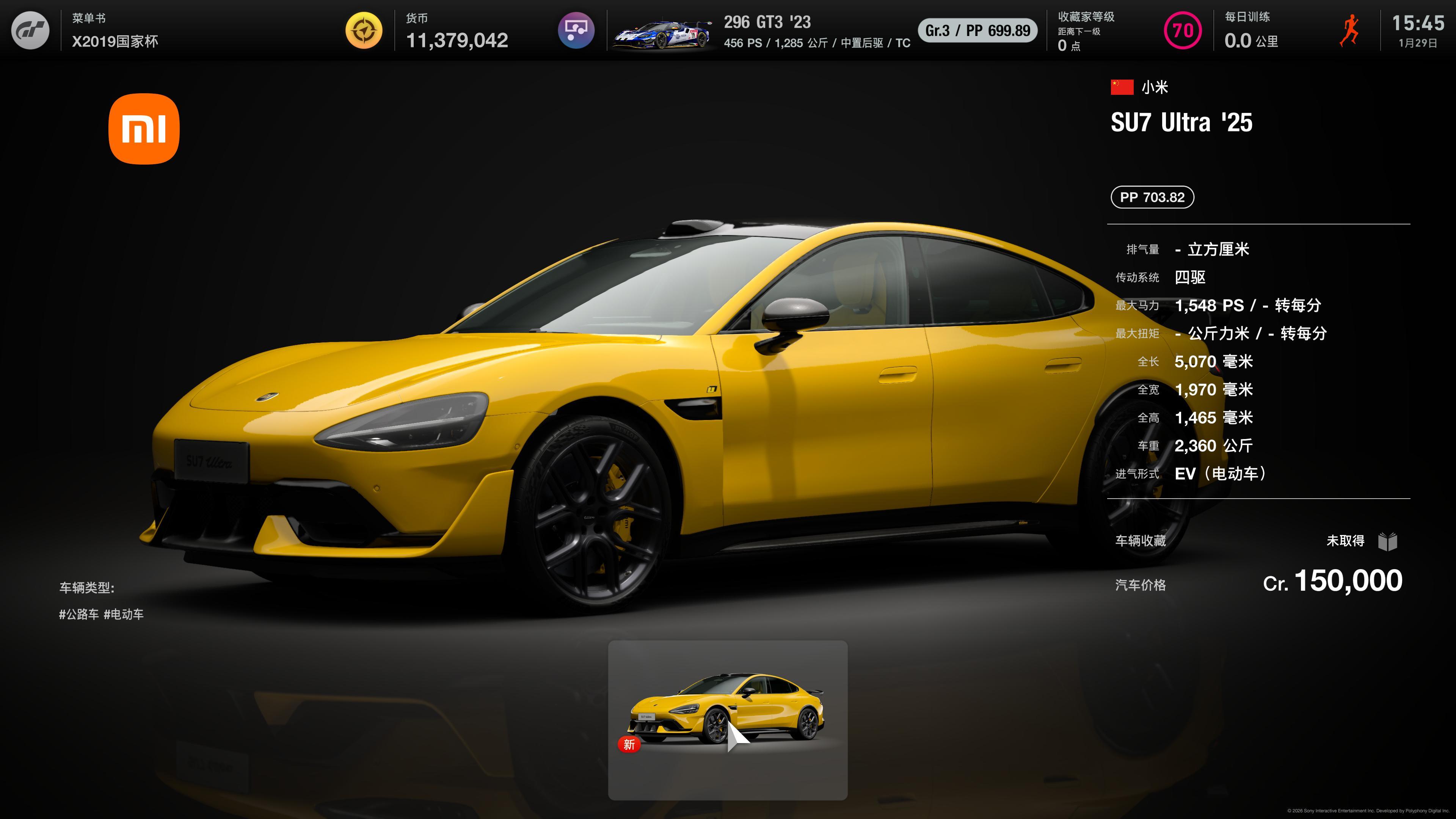Click the Gran Turismo logo icon

coord(30,30)
